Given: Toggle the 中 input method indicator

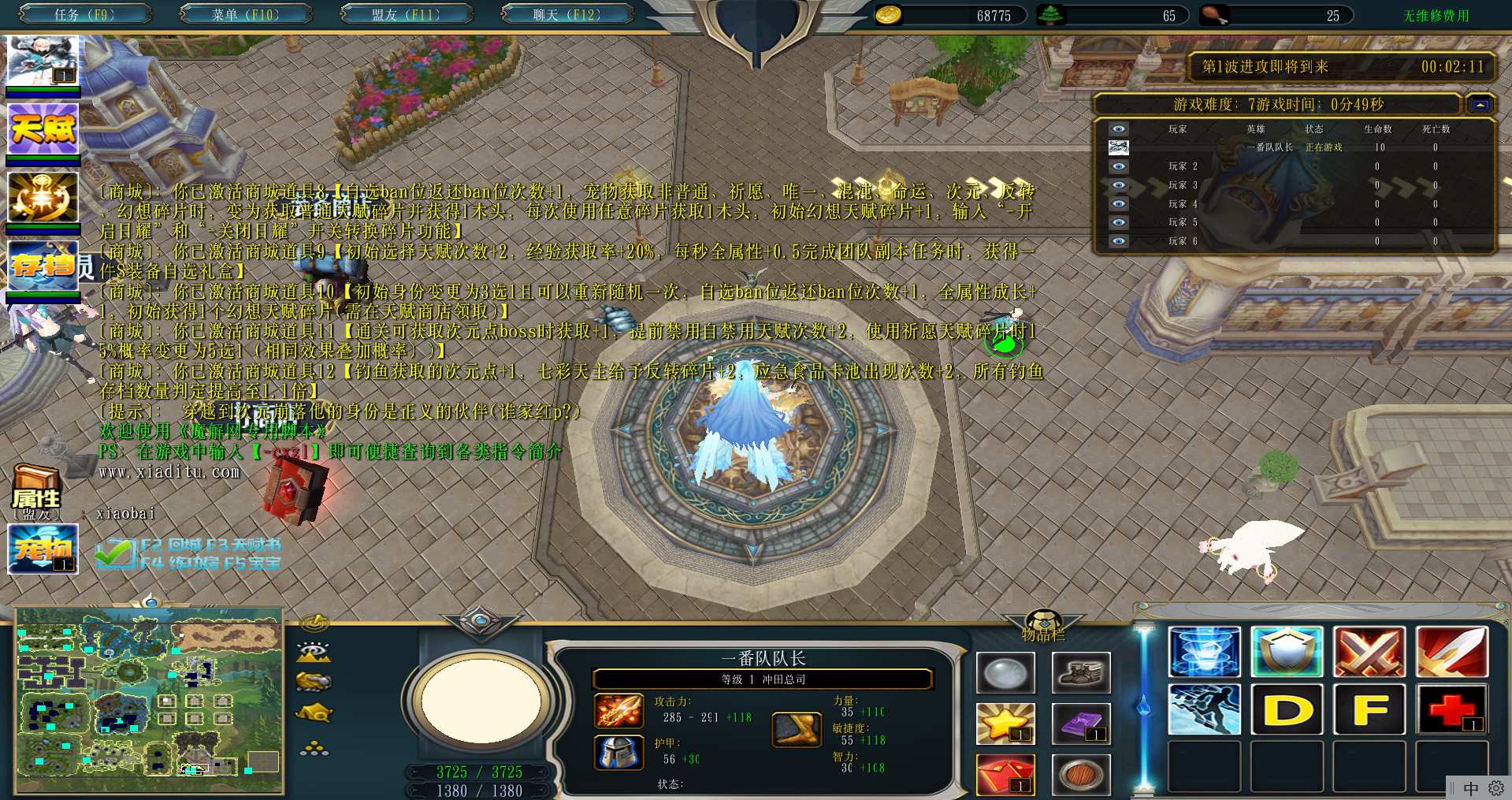Looking at the screenshot, I should 1470,788.
